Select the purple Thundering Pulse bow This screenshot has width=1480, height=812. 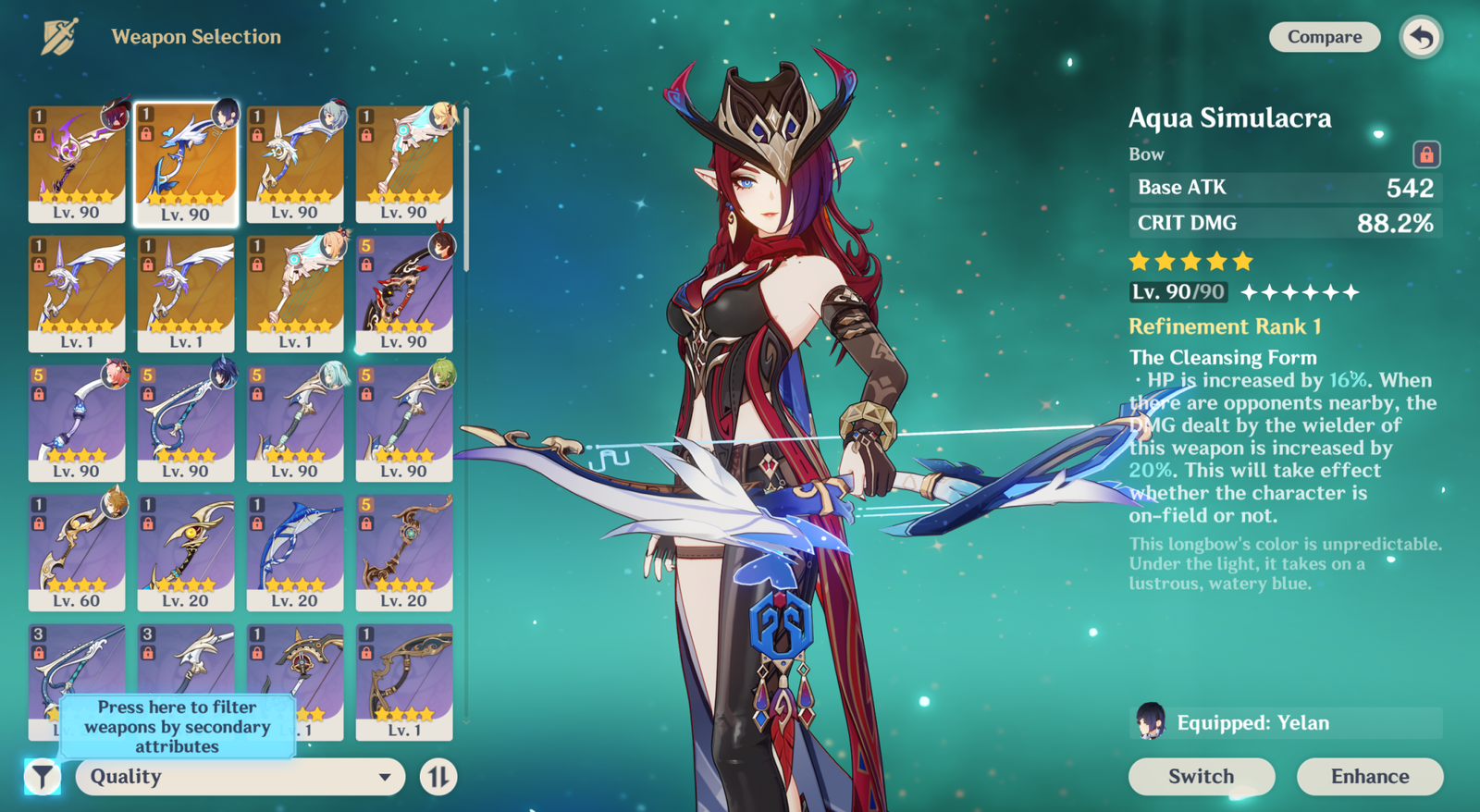tap(76, 164)
